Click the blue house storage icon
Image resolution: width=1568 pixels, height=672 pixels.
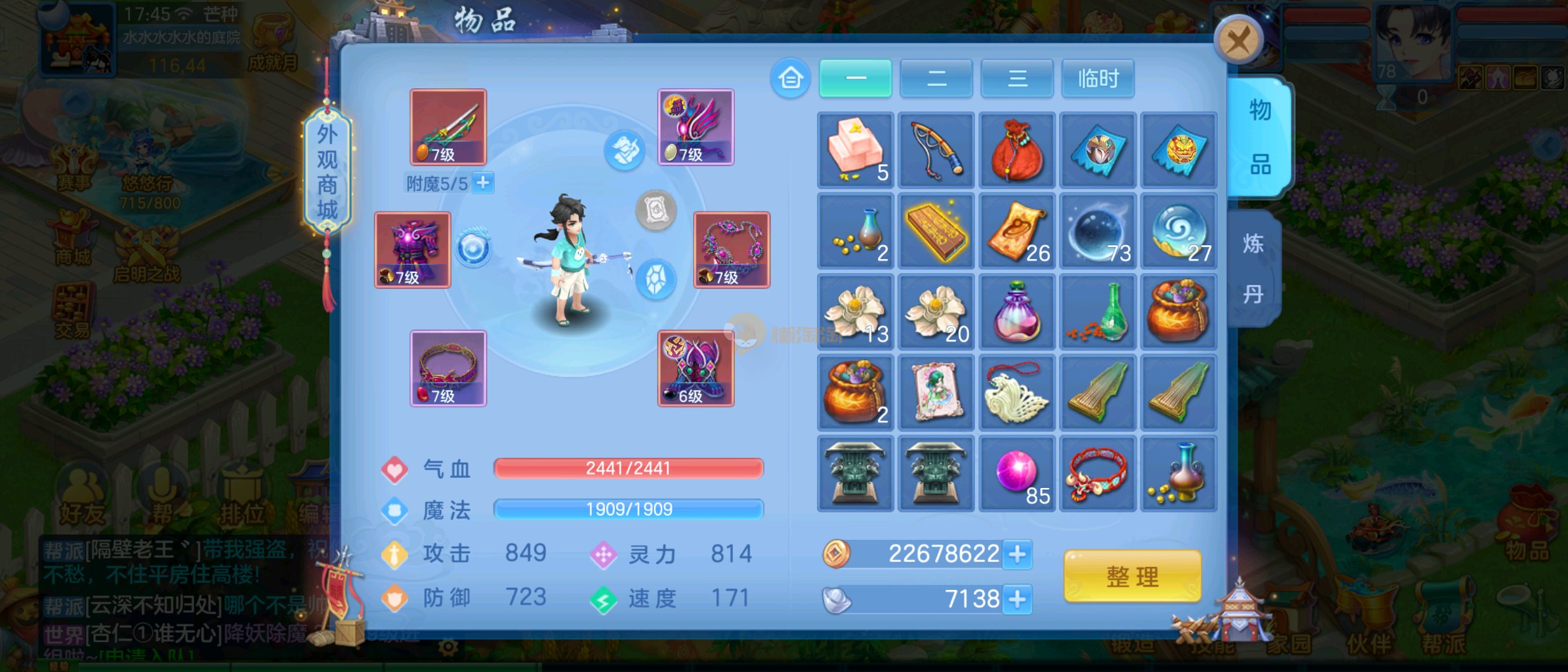click(x=790, y=78)
